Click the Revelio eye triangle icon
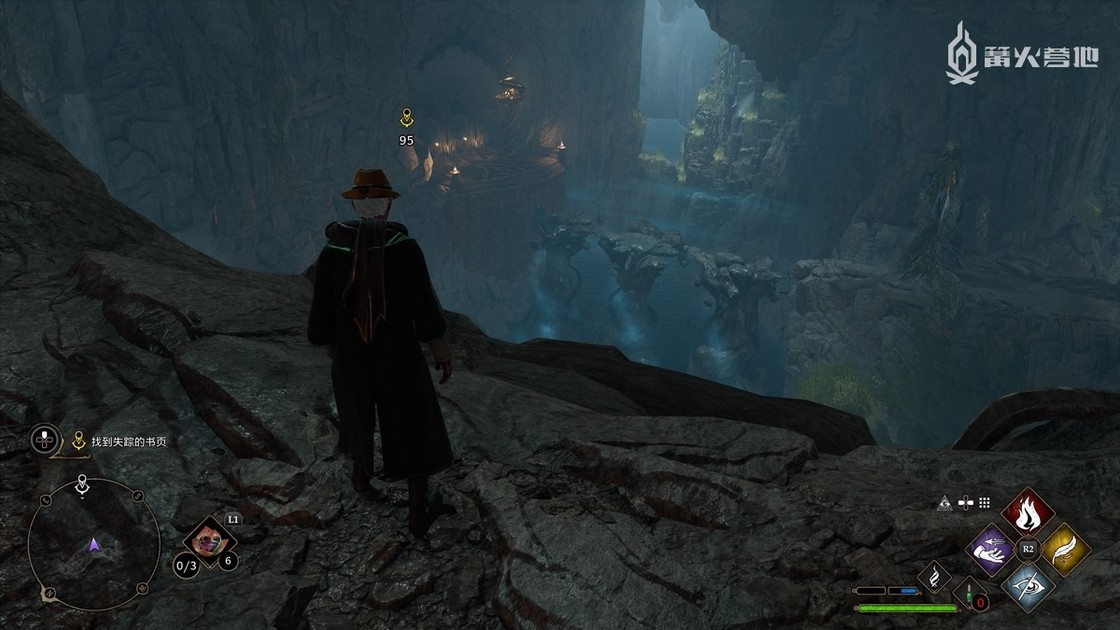Image resolution: width=1120 pixels, height=630 pixels. point(944,503)
